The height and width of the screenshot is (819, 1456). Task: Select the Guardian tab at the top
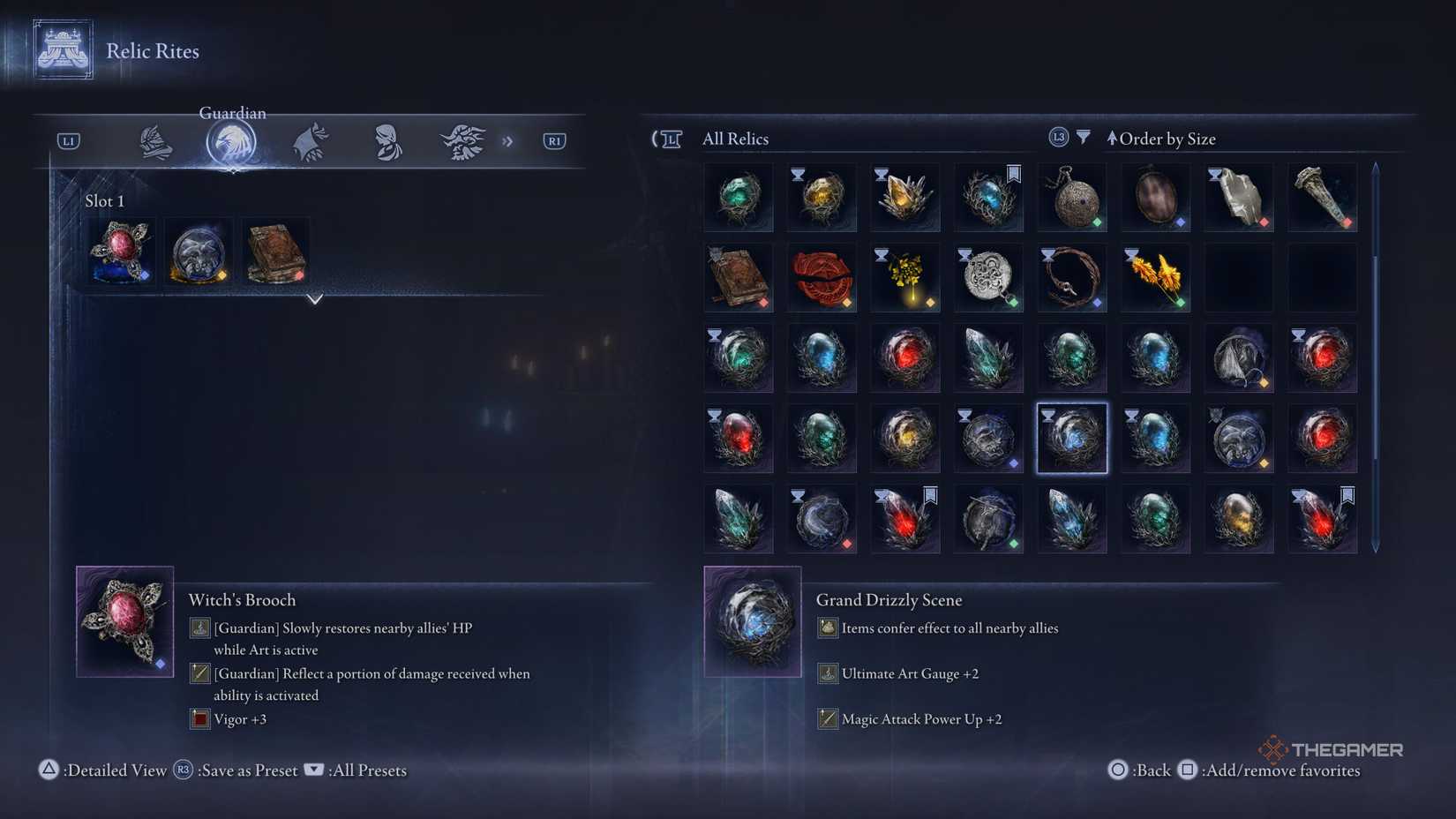pyautogui.click(x=231, y=139)
